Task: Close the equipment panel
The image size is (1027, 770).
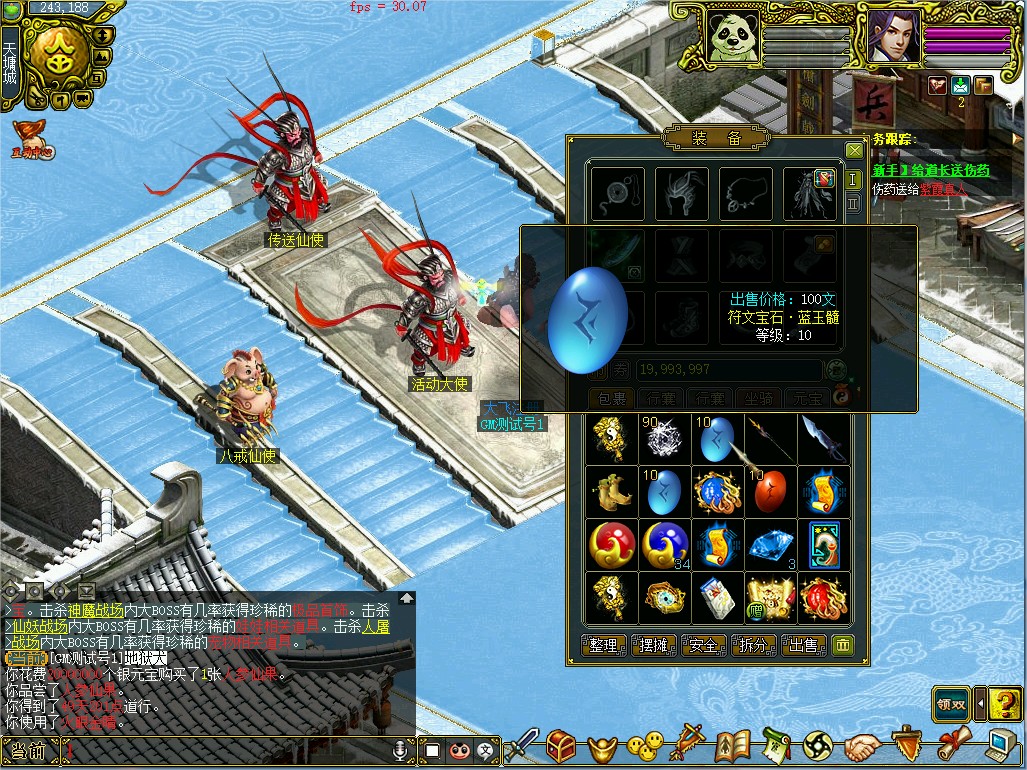Action: coord(853,150)
